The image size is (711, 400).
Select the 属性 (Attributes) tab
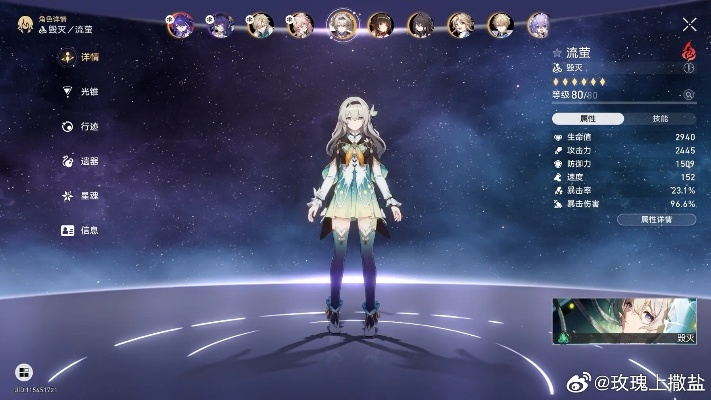588,118
